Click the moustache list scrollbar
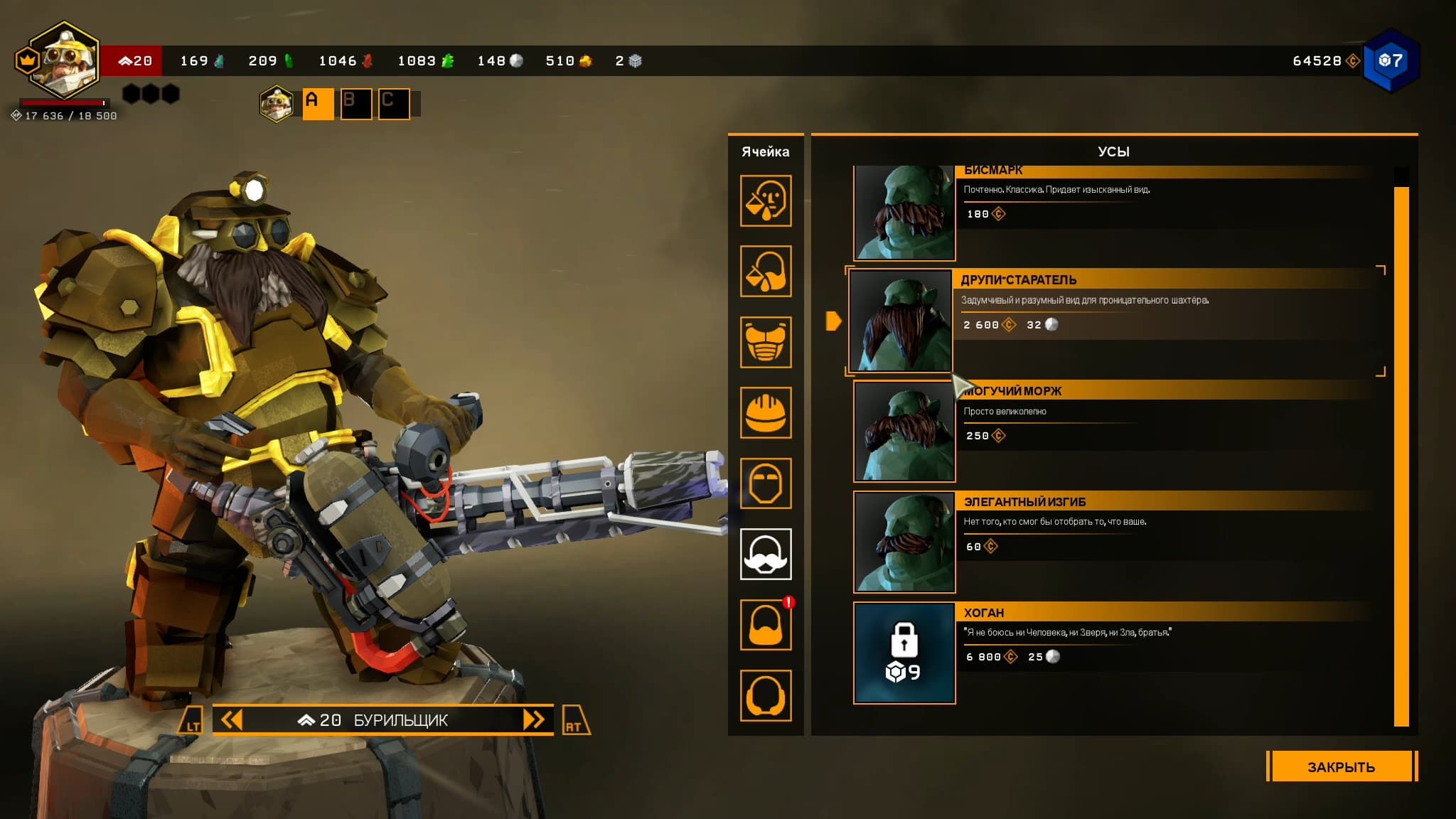Image resolution: width=1456 pixels, height=819 pixels. tap(1401, 455)
